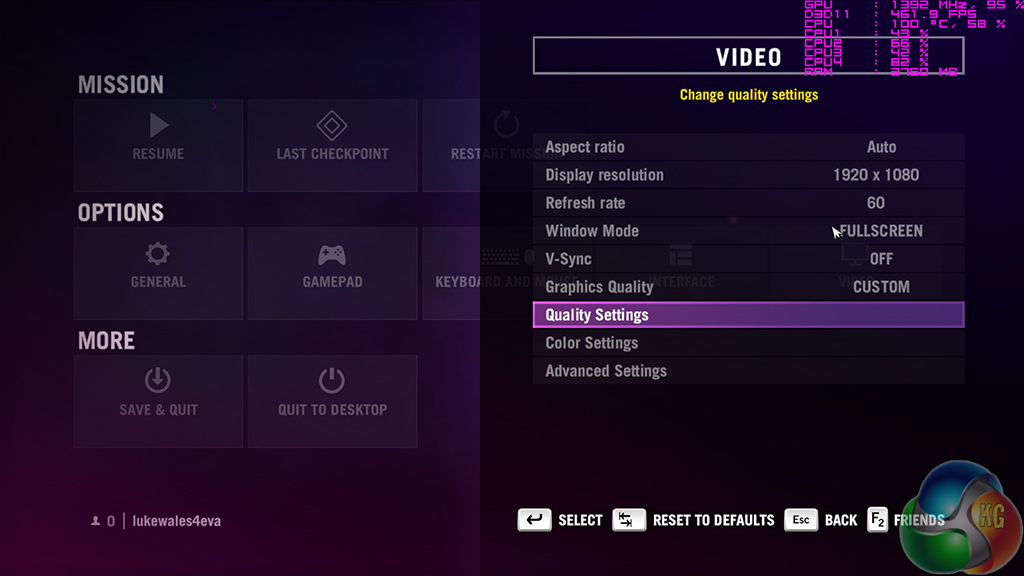1024x576 pixels.
Task: Select Quit to Desktop
Action: [x=332, y=401]
